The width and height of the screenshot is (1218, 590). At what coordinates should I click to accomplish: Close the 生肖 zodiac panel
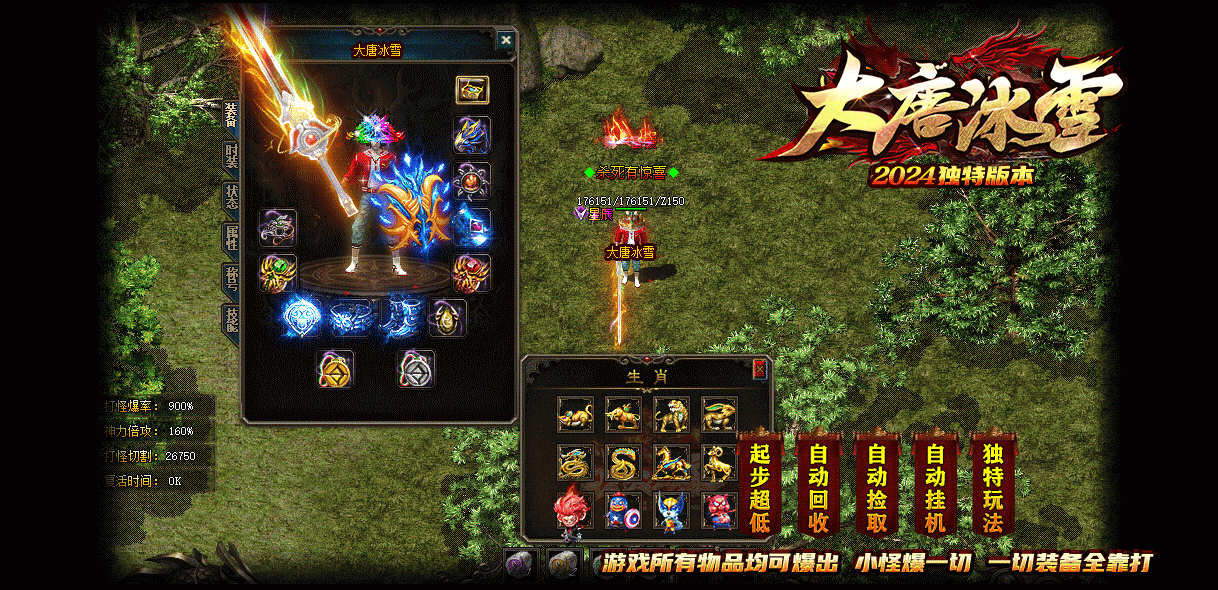click(x=759, y=369)
